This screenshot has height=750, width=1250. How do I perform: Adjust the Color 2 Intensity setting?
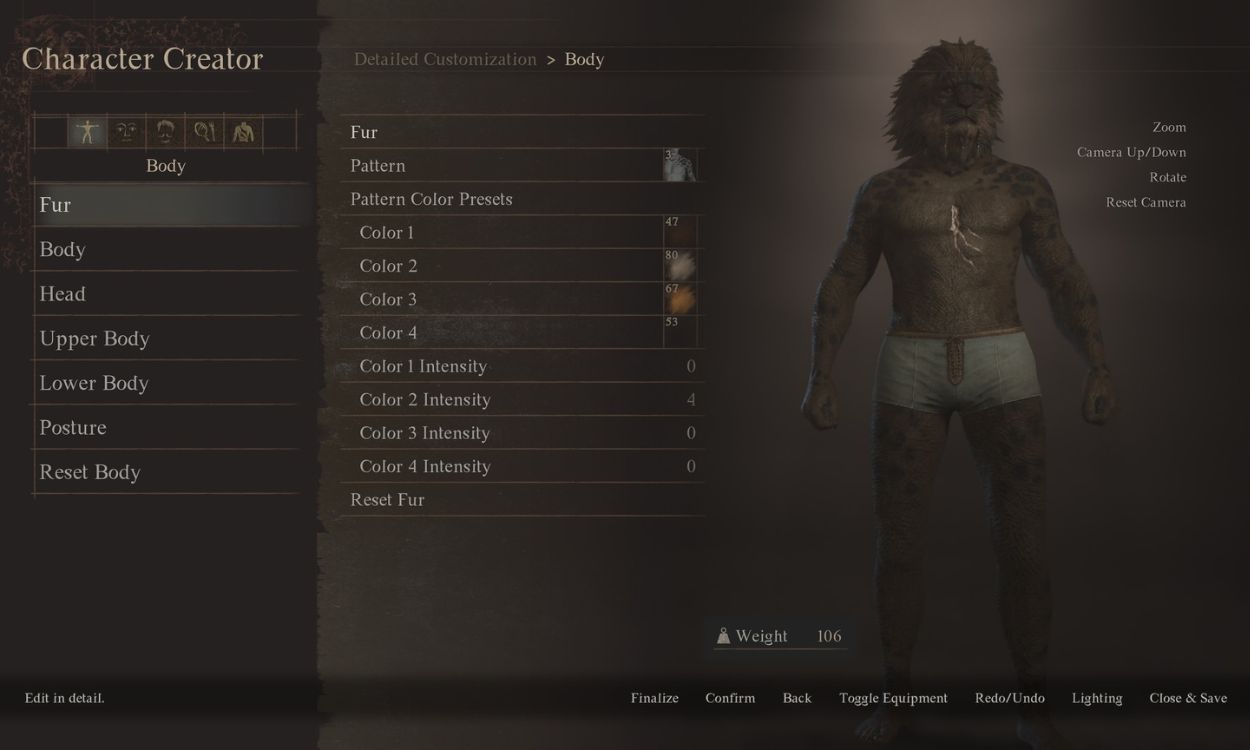click(425, 400)
